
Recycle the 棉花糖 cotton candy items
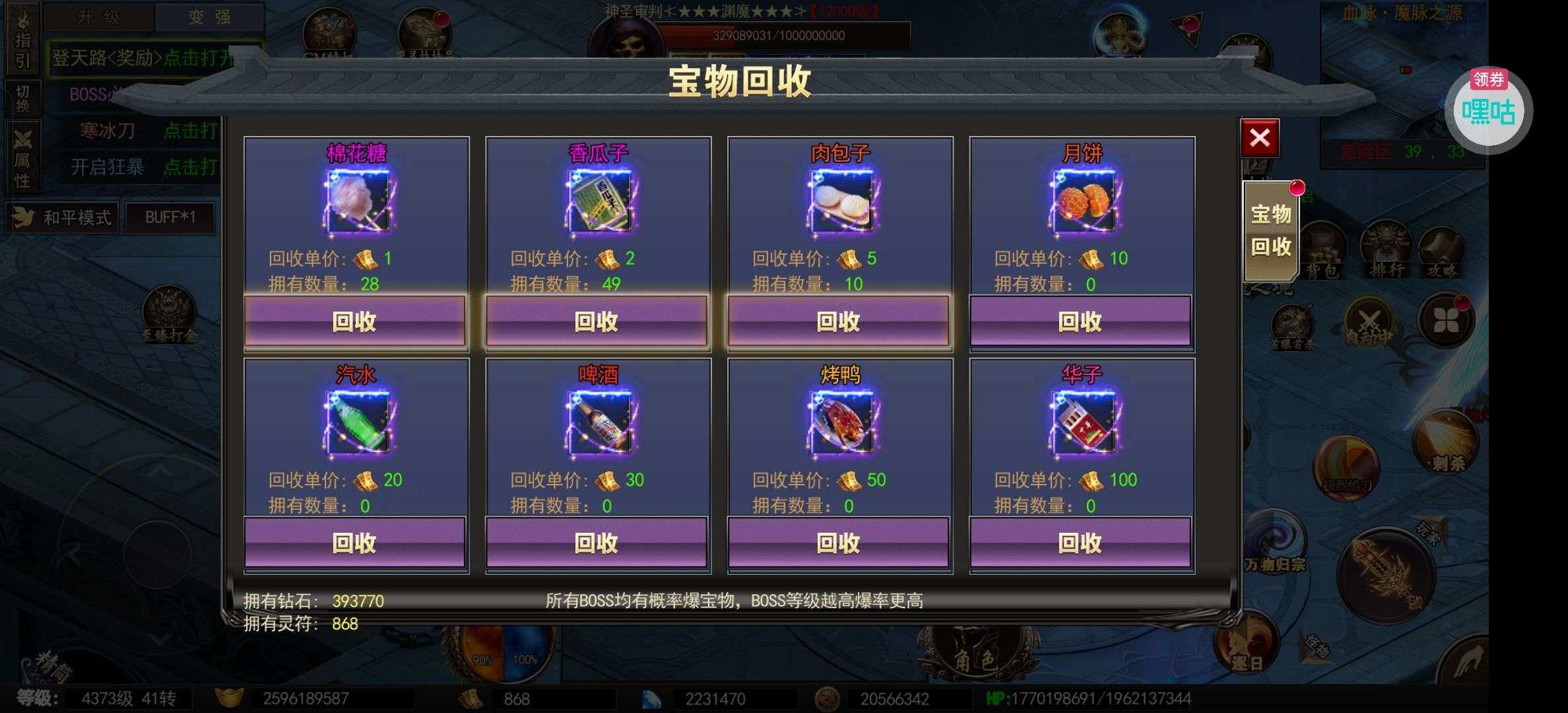coord(355,322)
